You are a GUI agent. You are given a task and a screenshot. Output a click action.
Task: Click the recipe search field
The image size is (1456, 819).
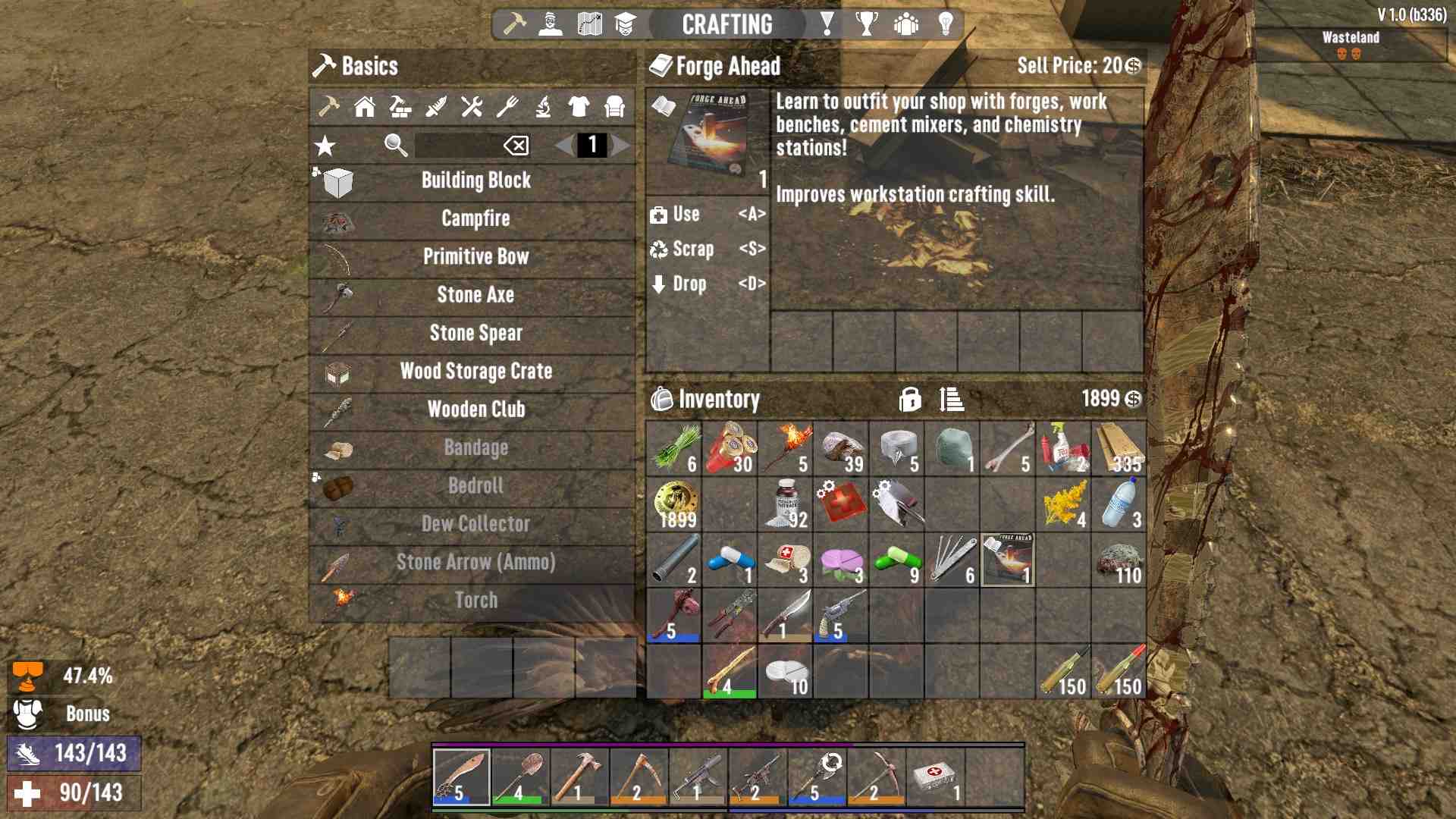[x=457, y=145]
